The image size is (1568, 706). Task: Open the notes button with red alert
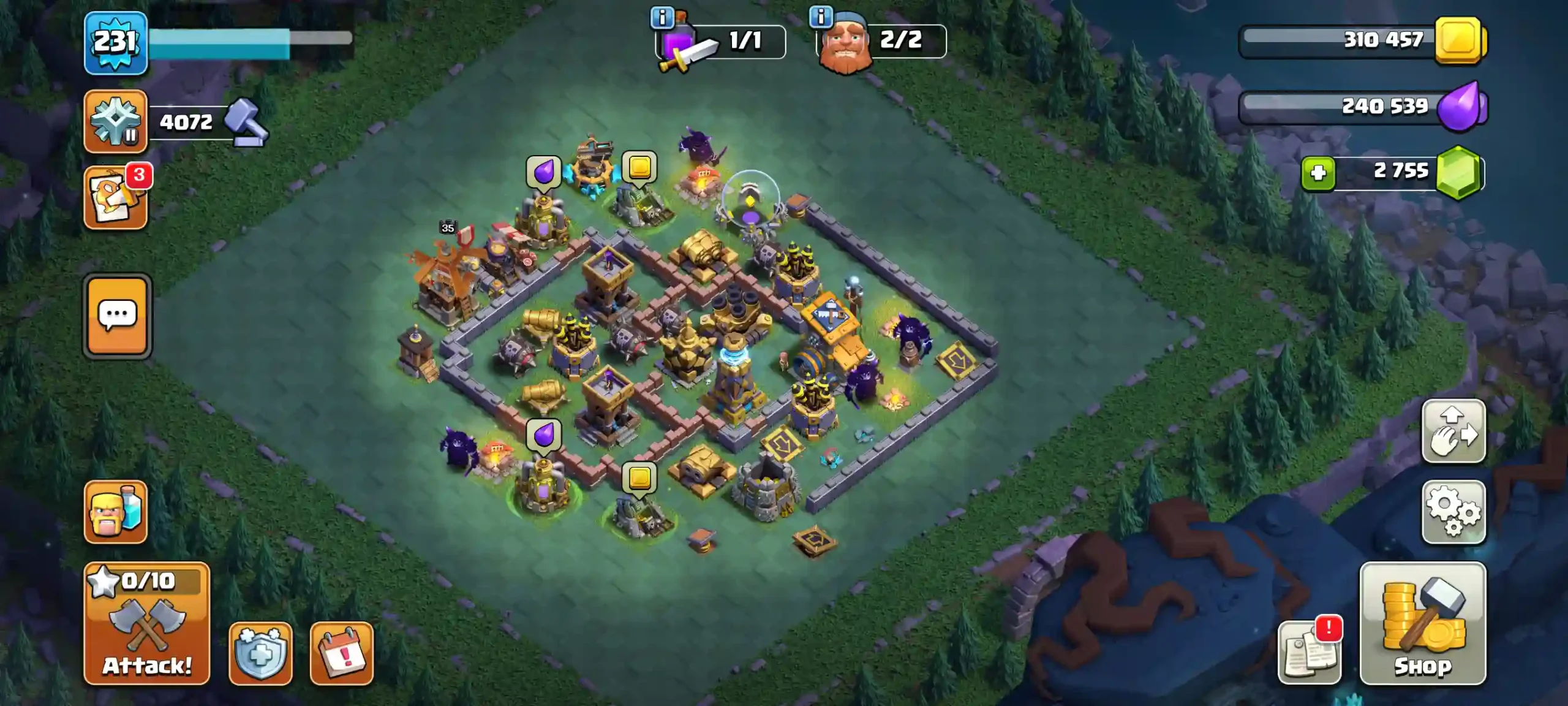coord(1310,652)
